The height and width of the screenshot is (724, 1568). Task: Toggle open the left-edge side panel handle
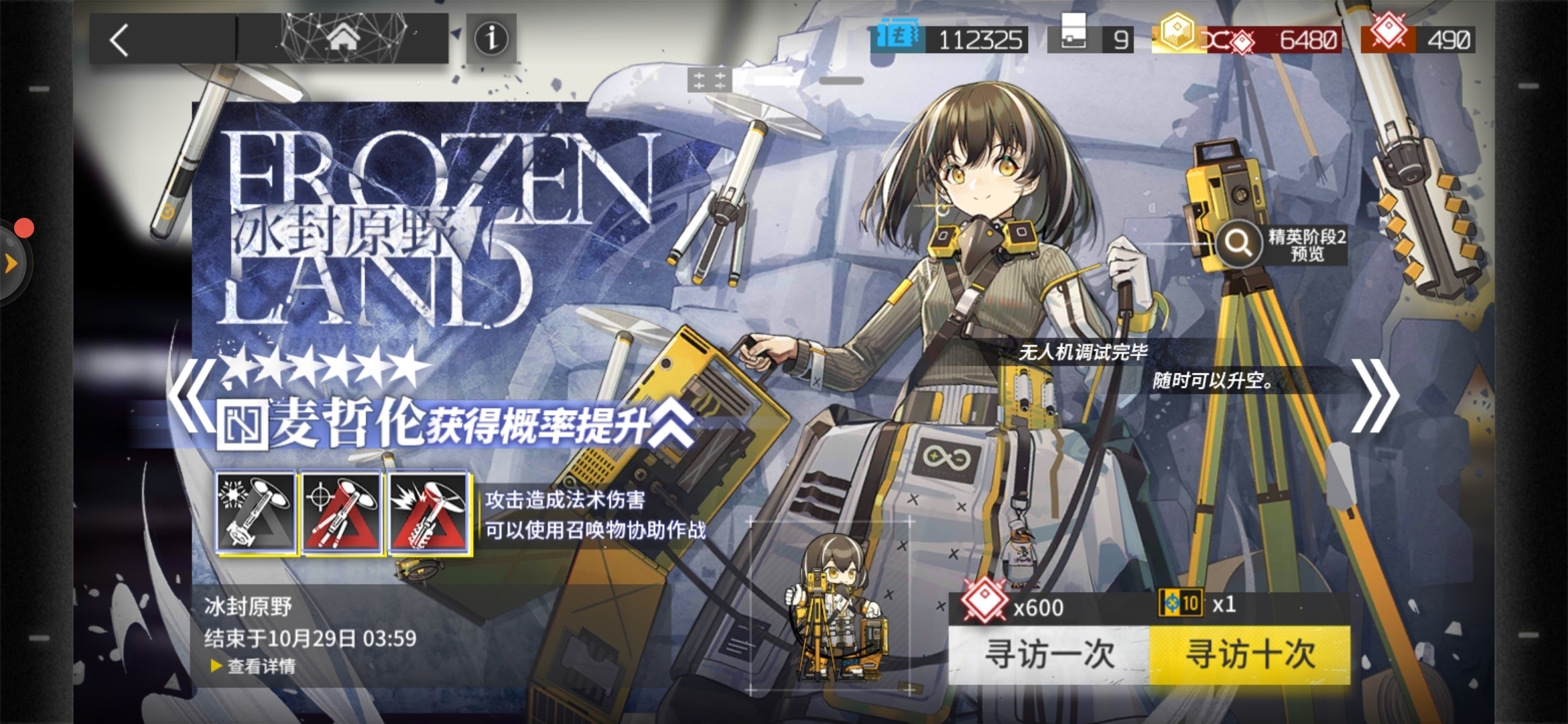(x=9, y=263)
